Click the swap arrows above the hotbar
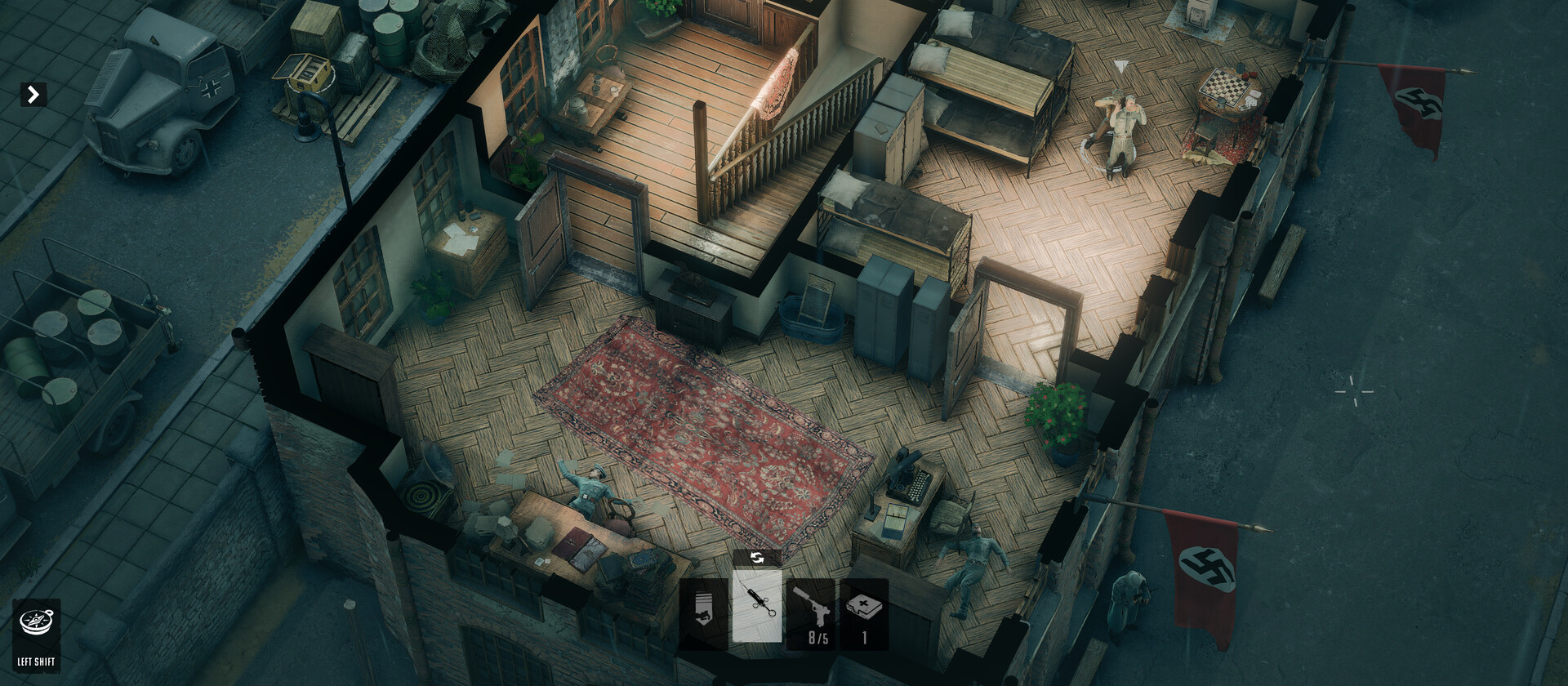 click(x=757, y=558)
